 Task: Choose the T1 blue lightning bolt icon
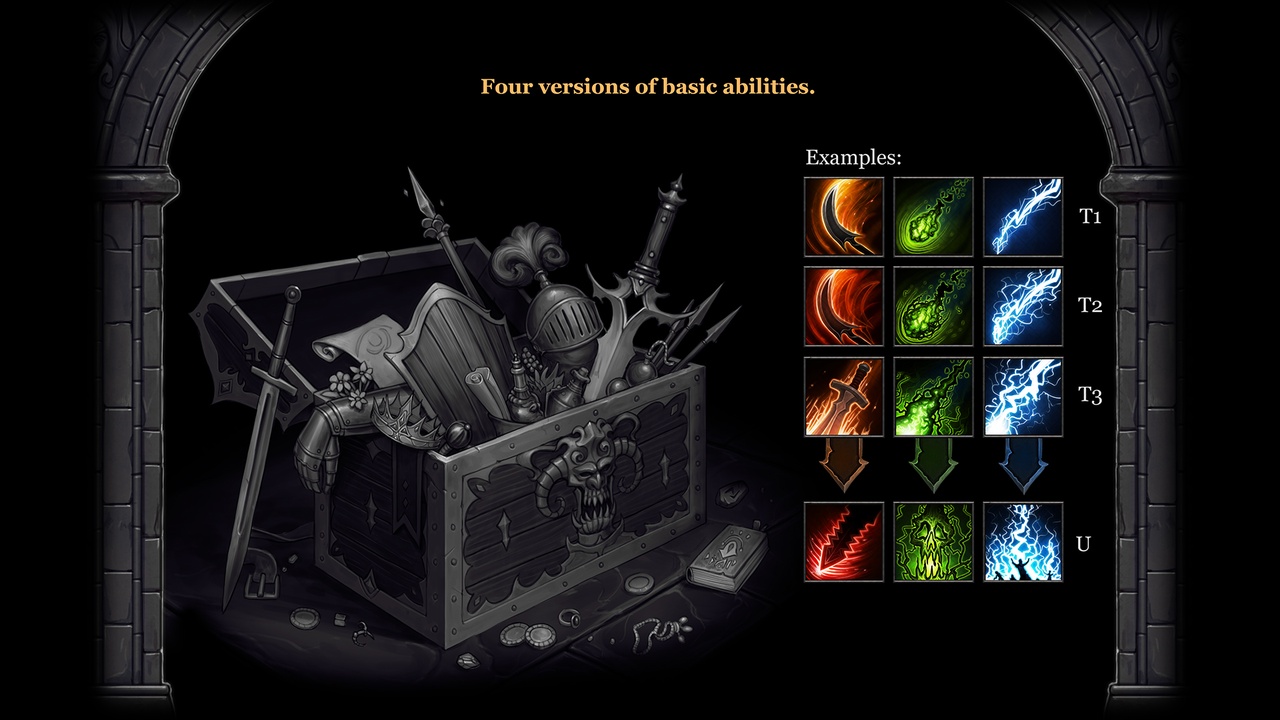coord(1023,217)
